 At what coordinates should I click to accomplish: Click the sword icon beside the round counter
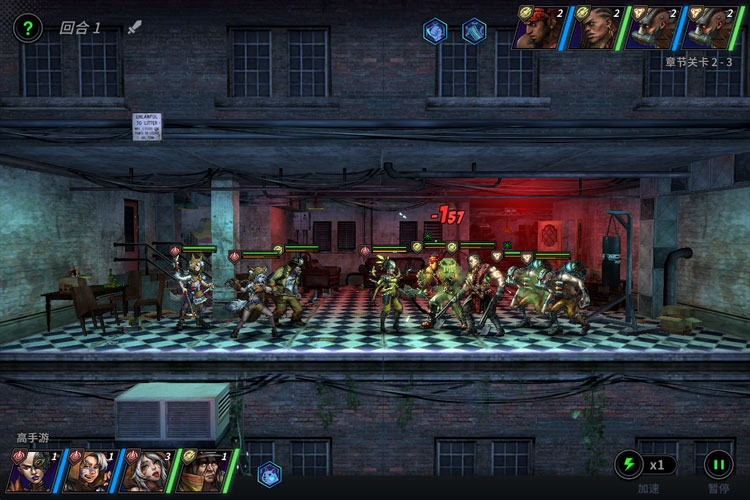(135, 27)
